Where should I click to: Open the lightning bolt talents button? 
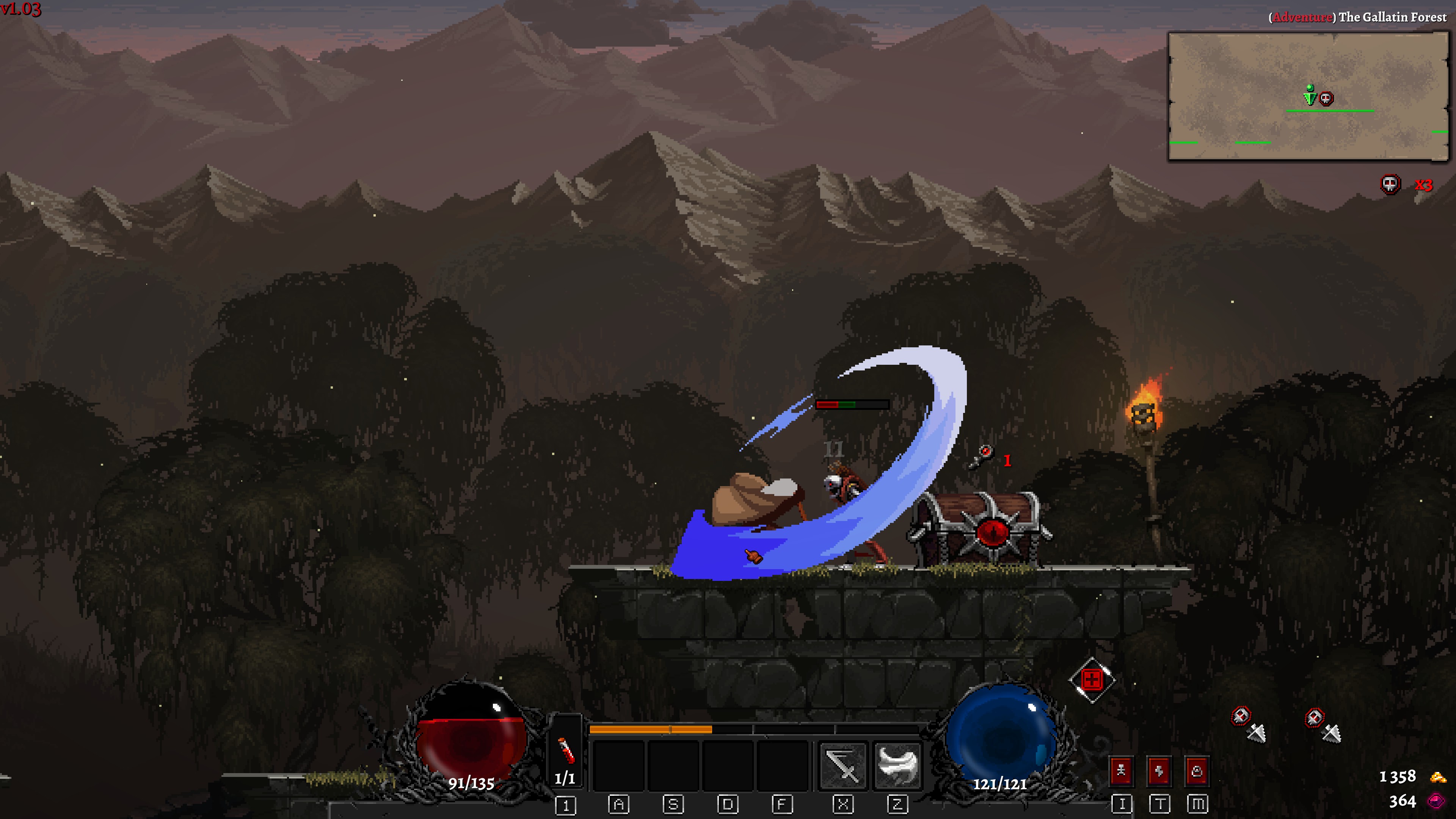click(x=1159, y=771)
